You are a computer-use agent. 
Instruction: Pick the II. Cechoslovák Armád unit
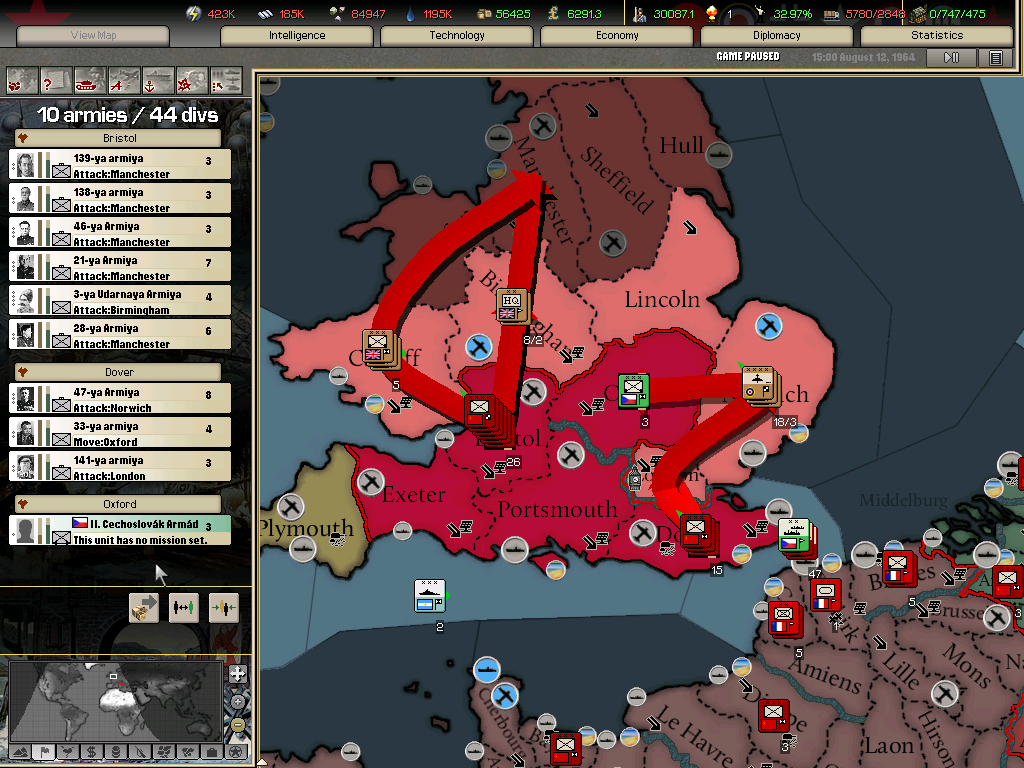pyautogui.click(x=120, y=530)
